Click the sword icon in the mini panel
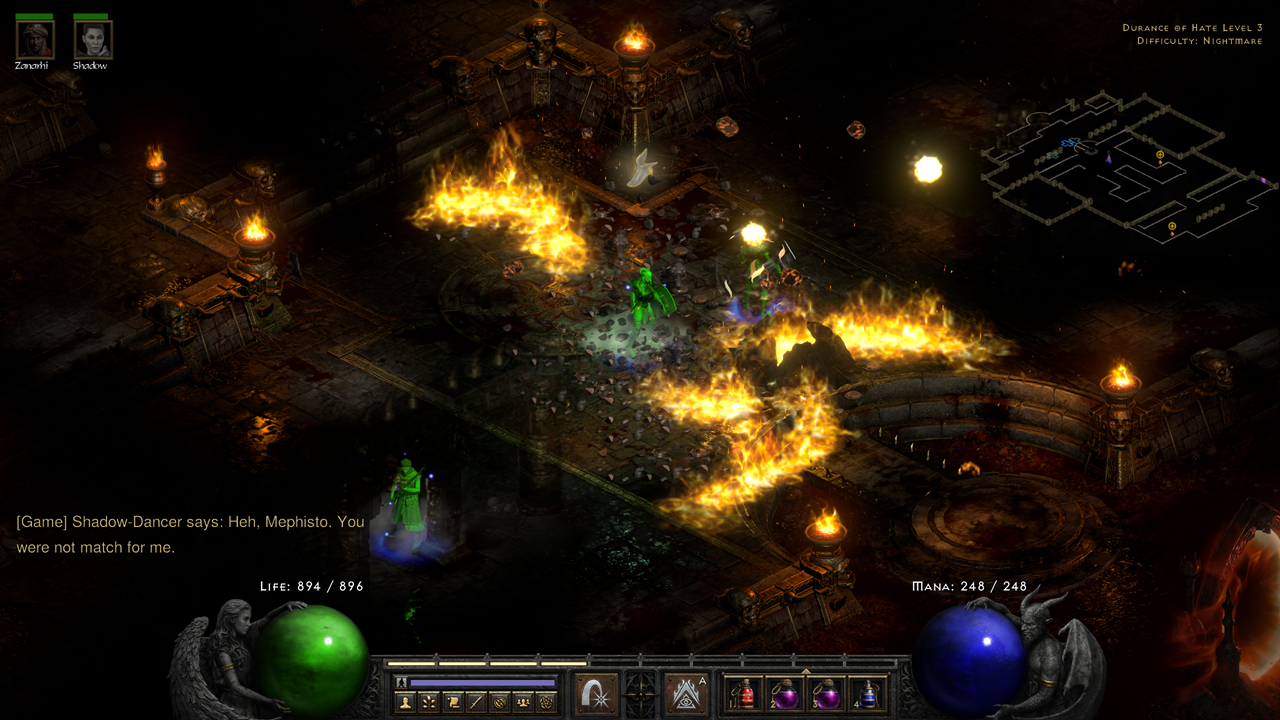This screenshot has width=1280, height=720. click(475, 702)
